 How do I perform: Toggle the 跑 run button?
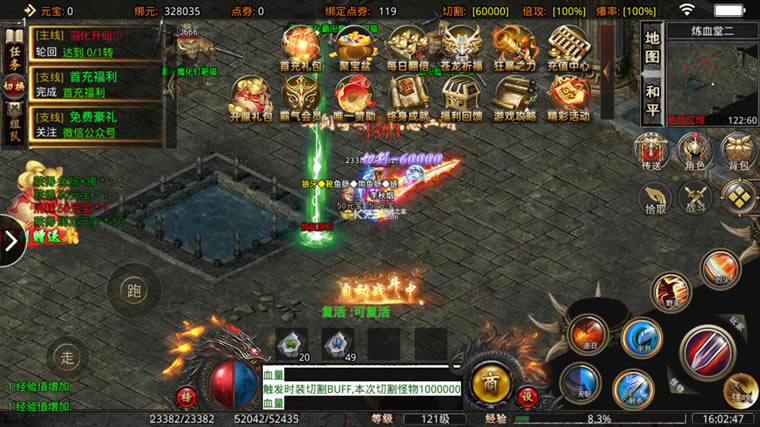pyautogui.click(x=134, y=290)
